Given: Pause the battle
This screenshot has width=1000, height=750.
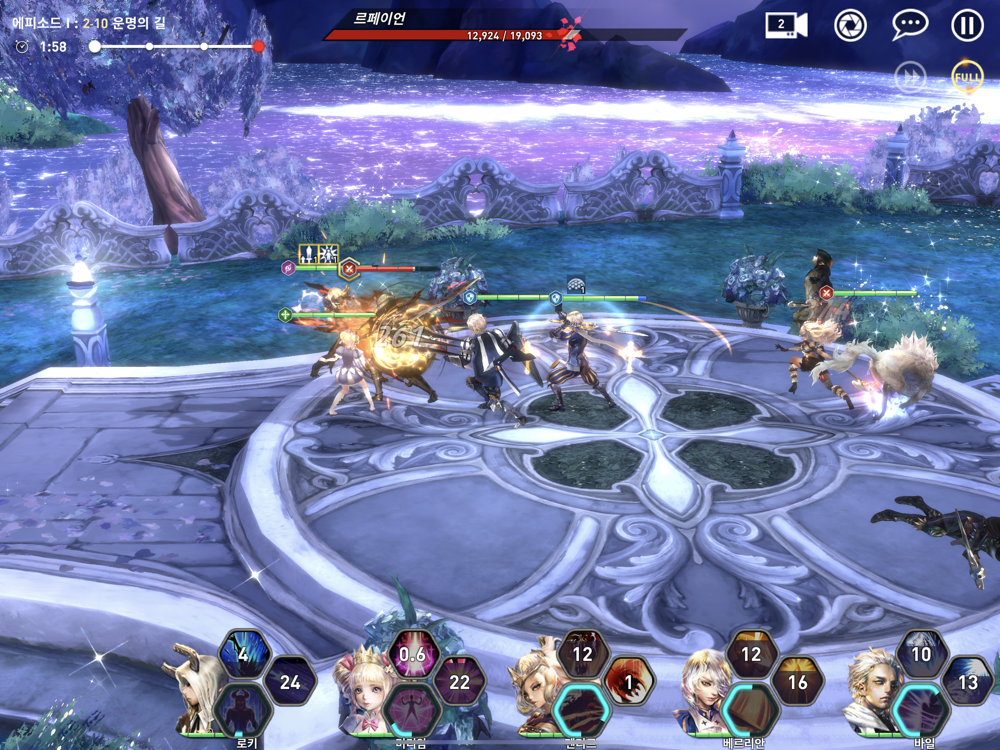Looking at the screenshot, I should pyautogui.click(x=967, y=25).
